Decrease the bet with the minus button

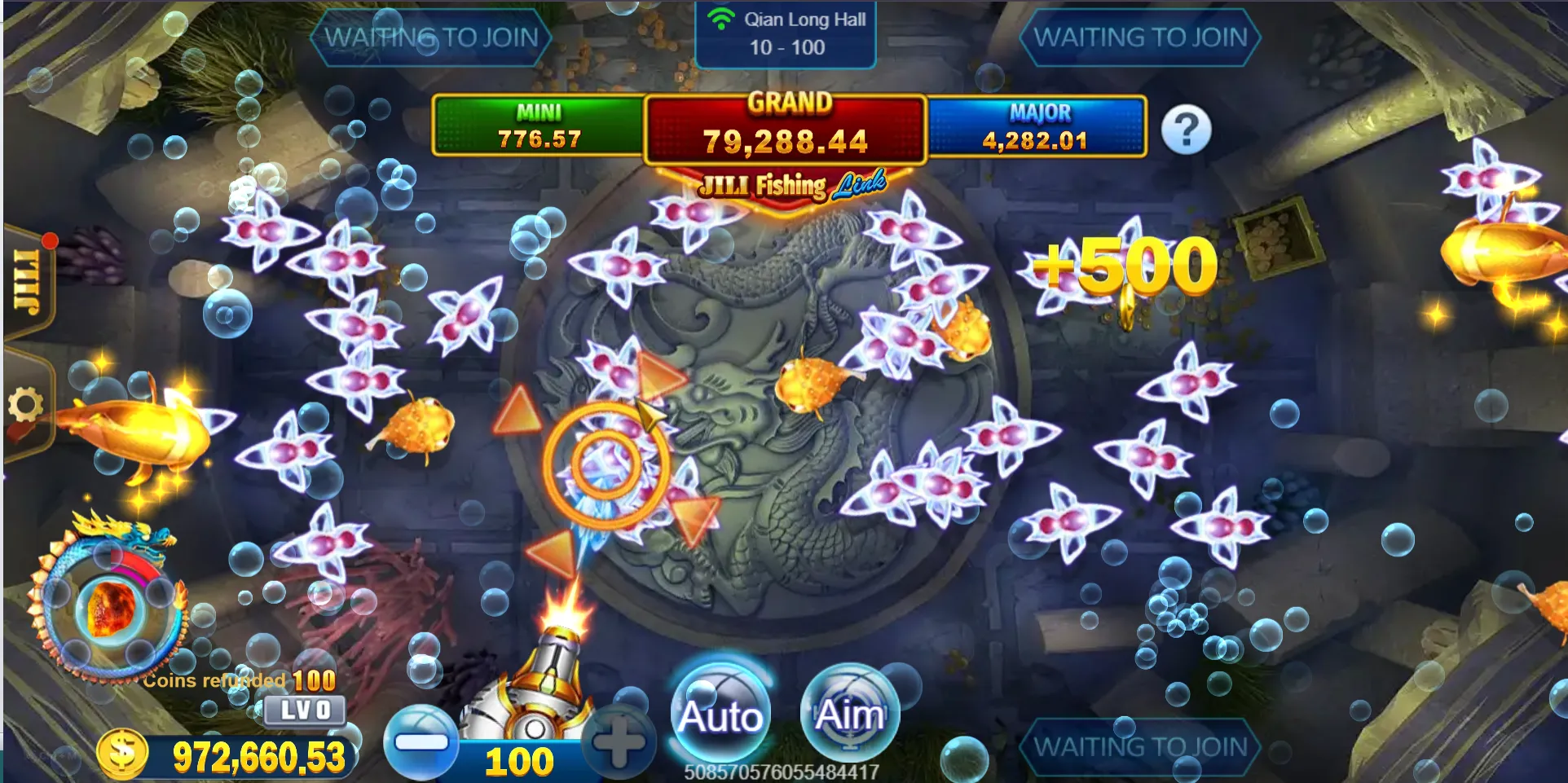click(x=421, y=742)
